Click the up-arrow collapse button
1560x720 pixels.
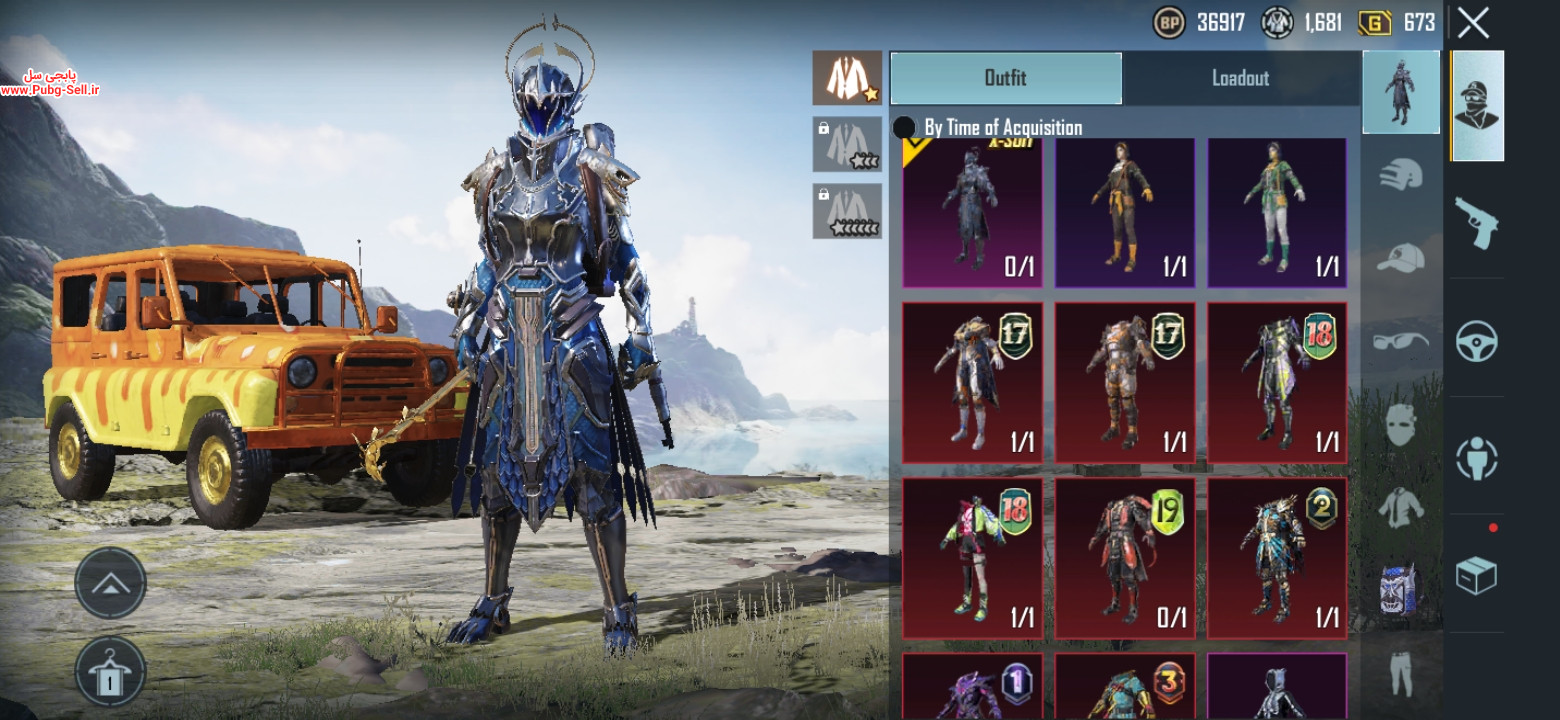110,583
